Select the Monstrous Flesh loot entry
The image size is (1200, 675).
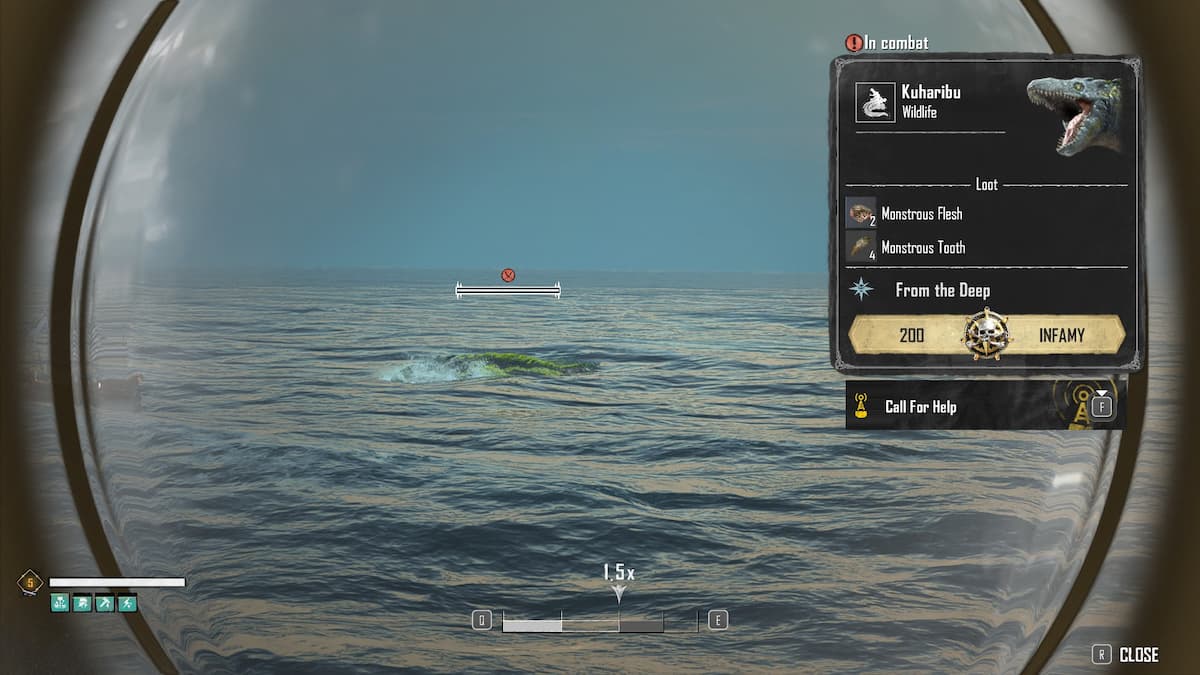(x=921, y=214)
